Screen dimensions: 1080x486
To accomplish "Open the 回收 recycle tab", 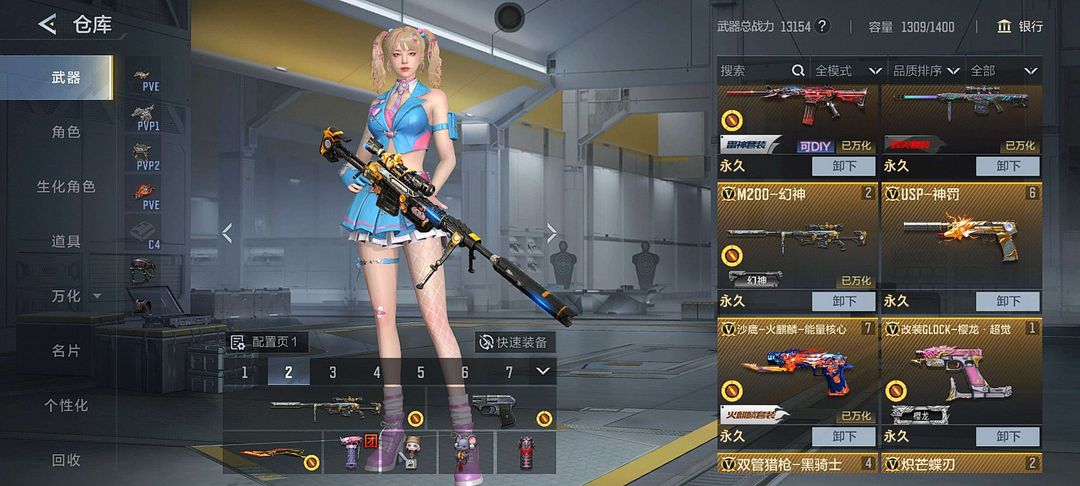I will click(66, 460).
